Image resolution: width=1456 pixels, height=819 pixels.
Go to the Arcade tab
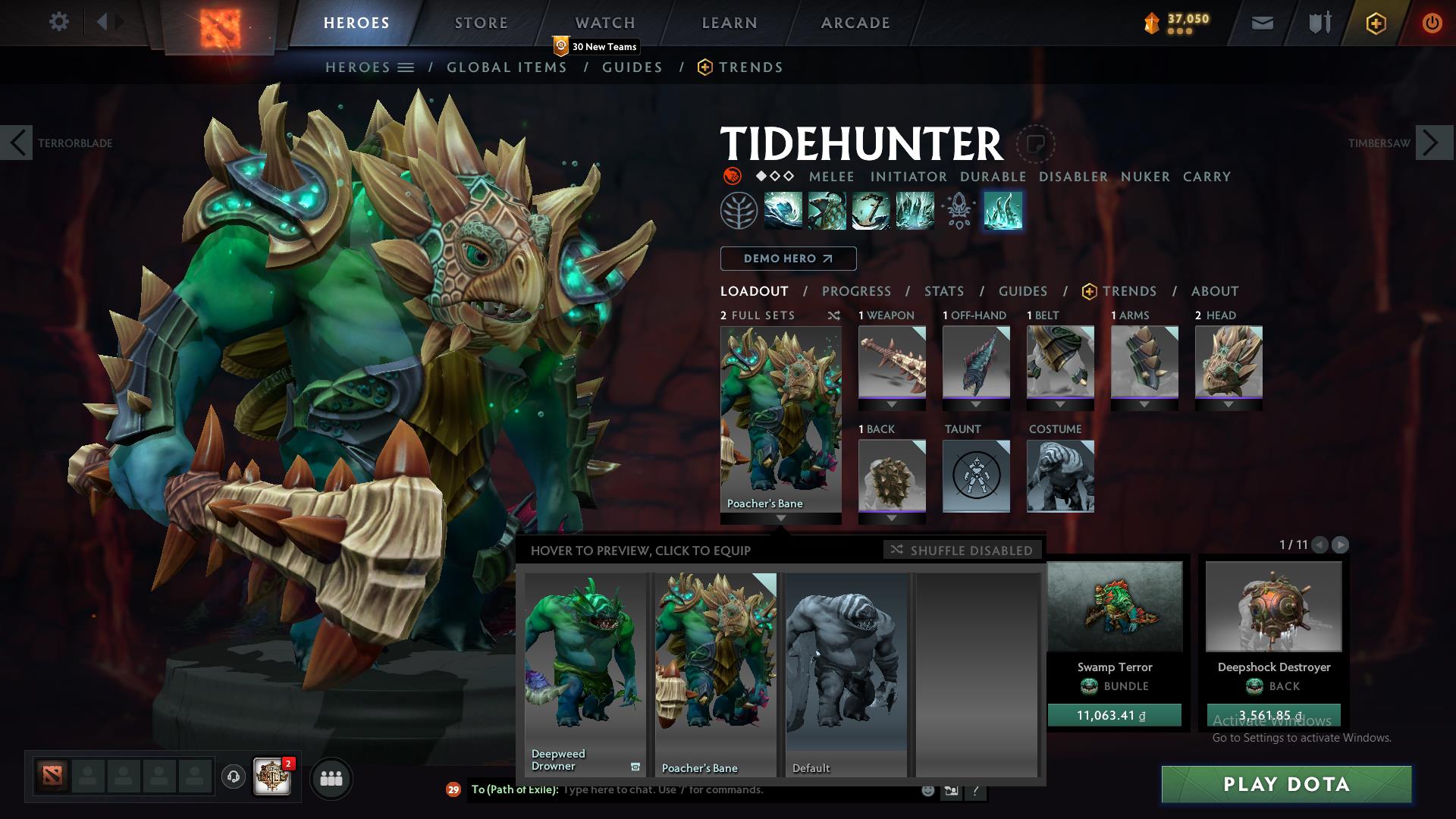[x=855, y=23]
